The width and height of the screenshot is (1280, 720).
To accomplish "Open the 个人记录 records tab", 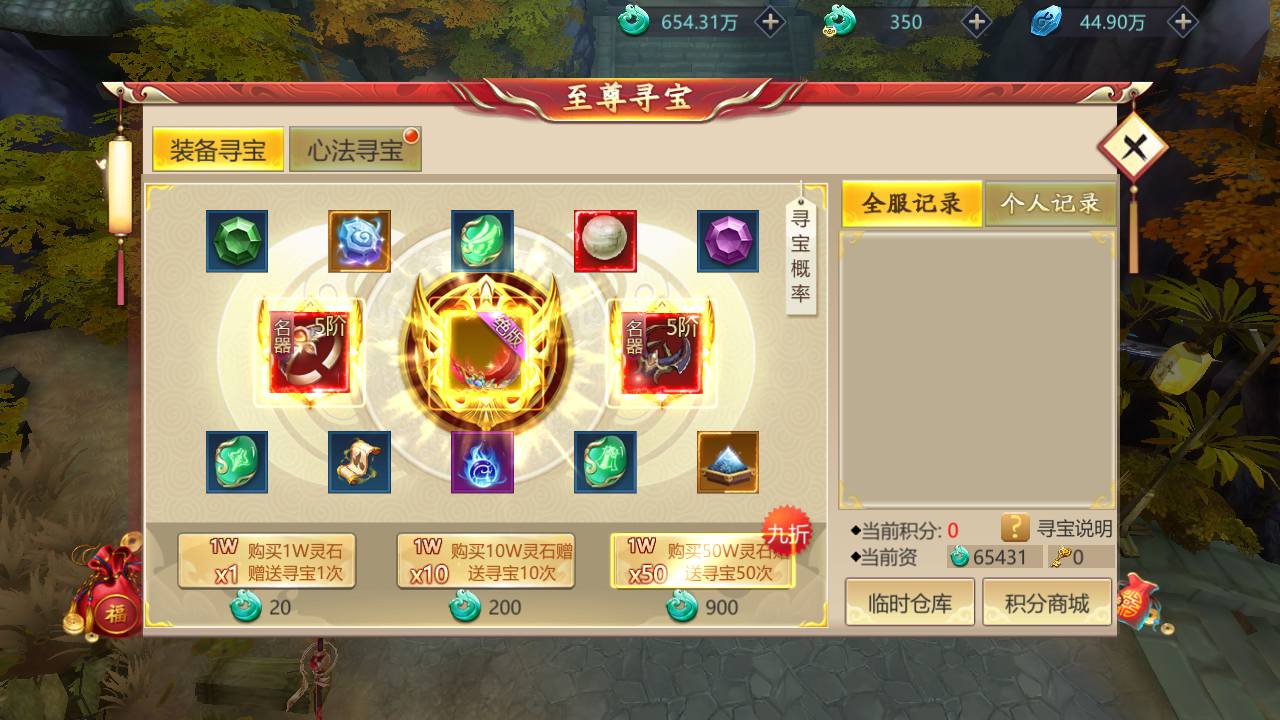I will coord(1050,201).
